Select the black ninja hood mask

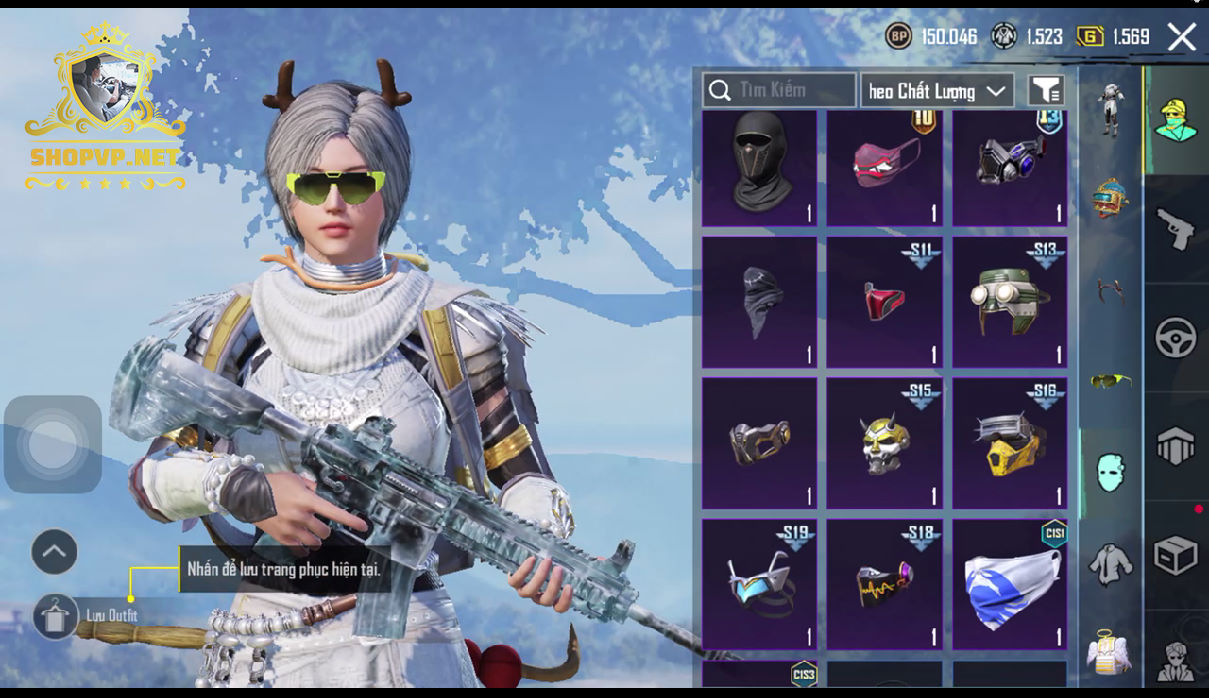click(x=759, y=167)
